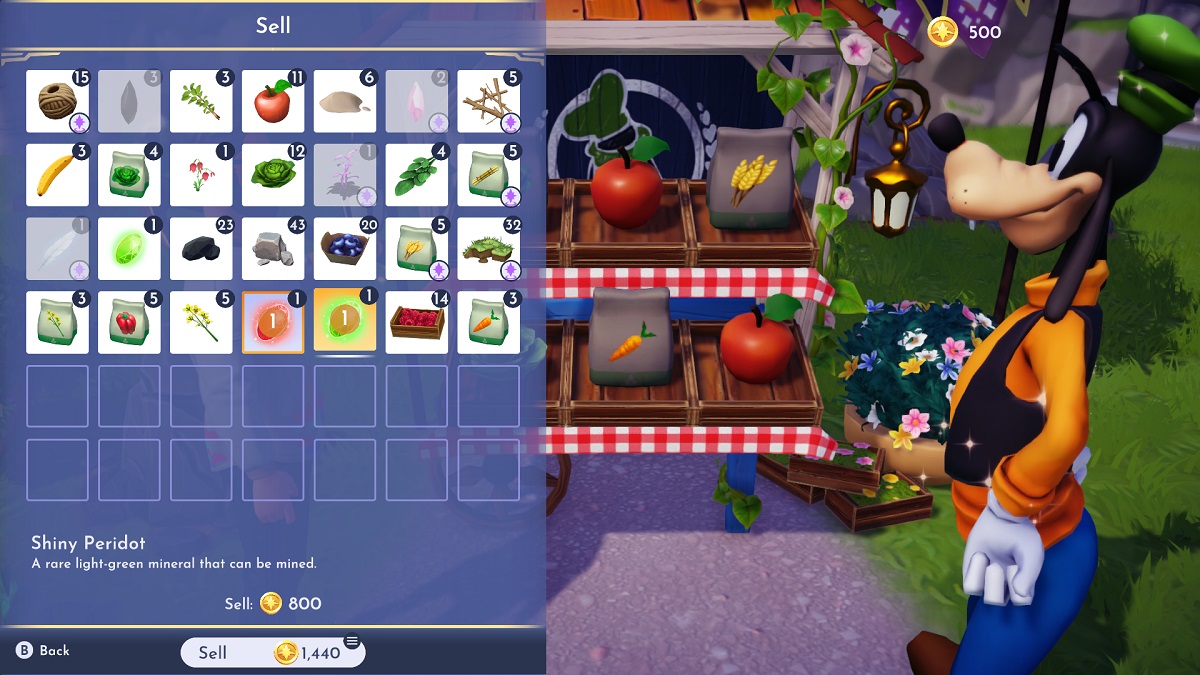Select the ball of fiber rope

click(57, 101)
